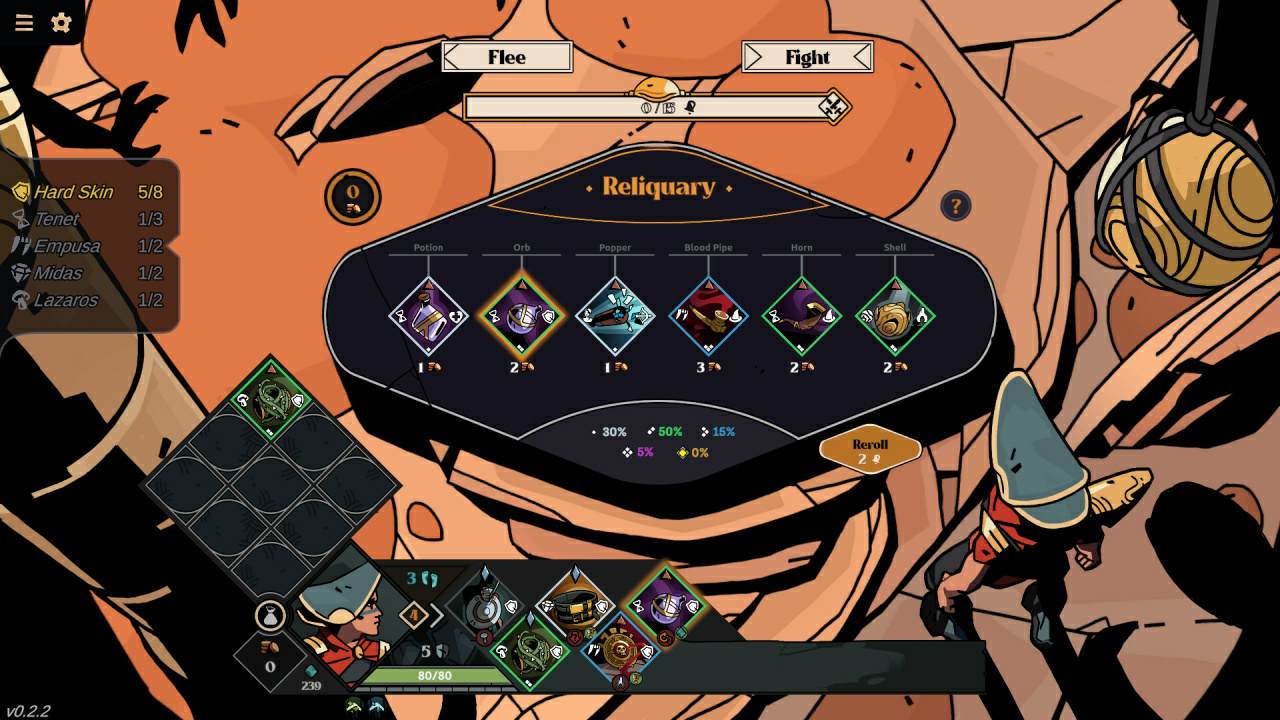Open the hamburger menu
Viewport: 1280px width, 720px height.
(x=24, y=23)
